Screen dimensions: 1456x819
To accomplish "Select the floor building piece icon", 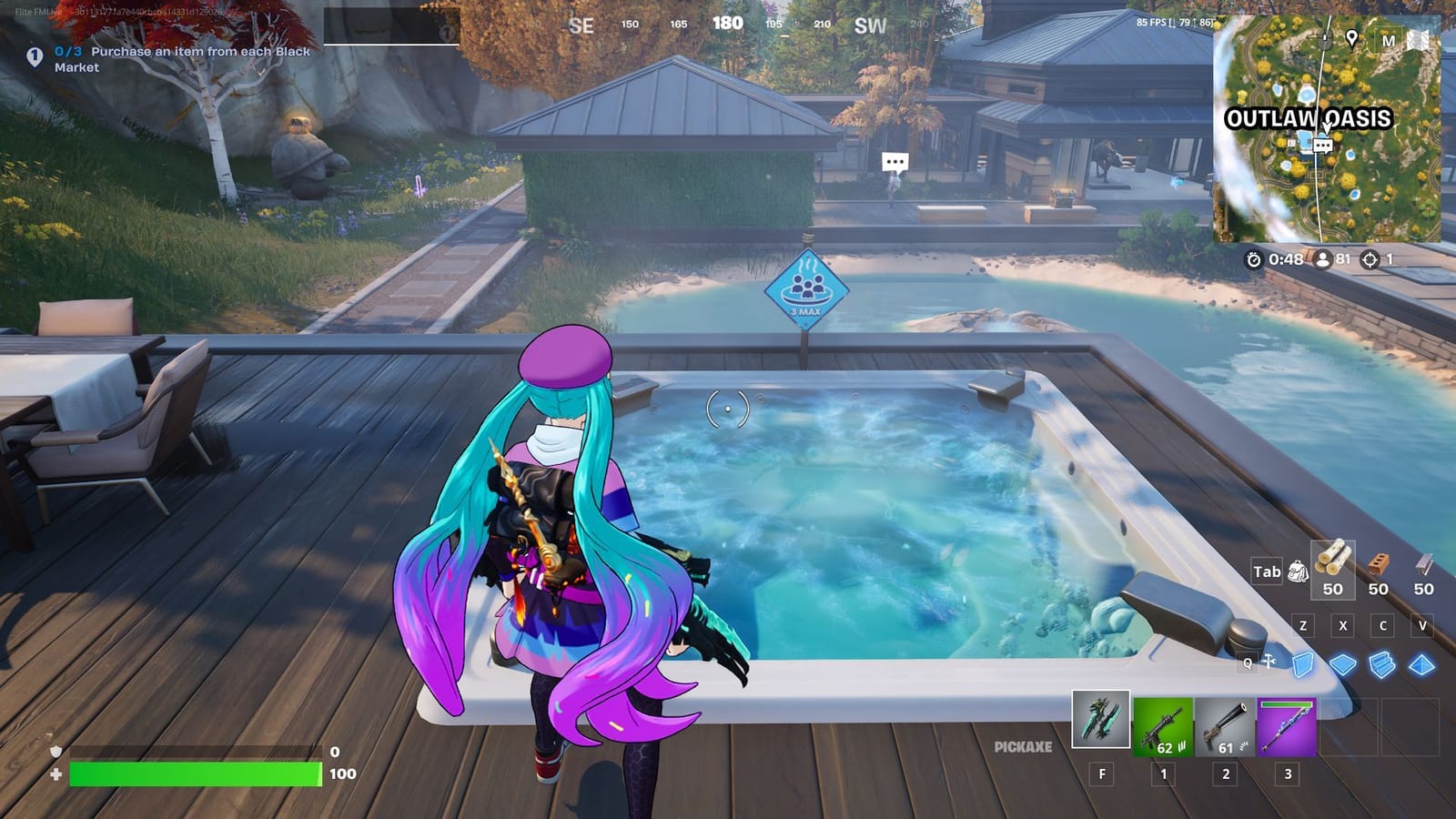I will click(x=1344, y=664).
